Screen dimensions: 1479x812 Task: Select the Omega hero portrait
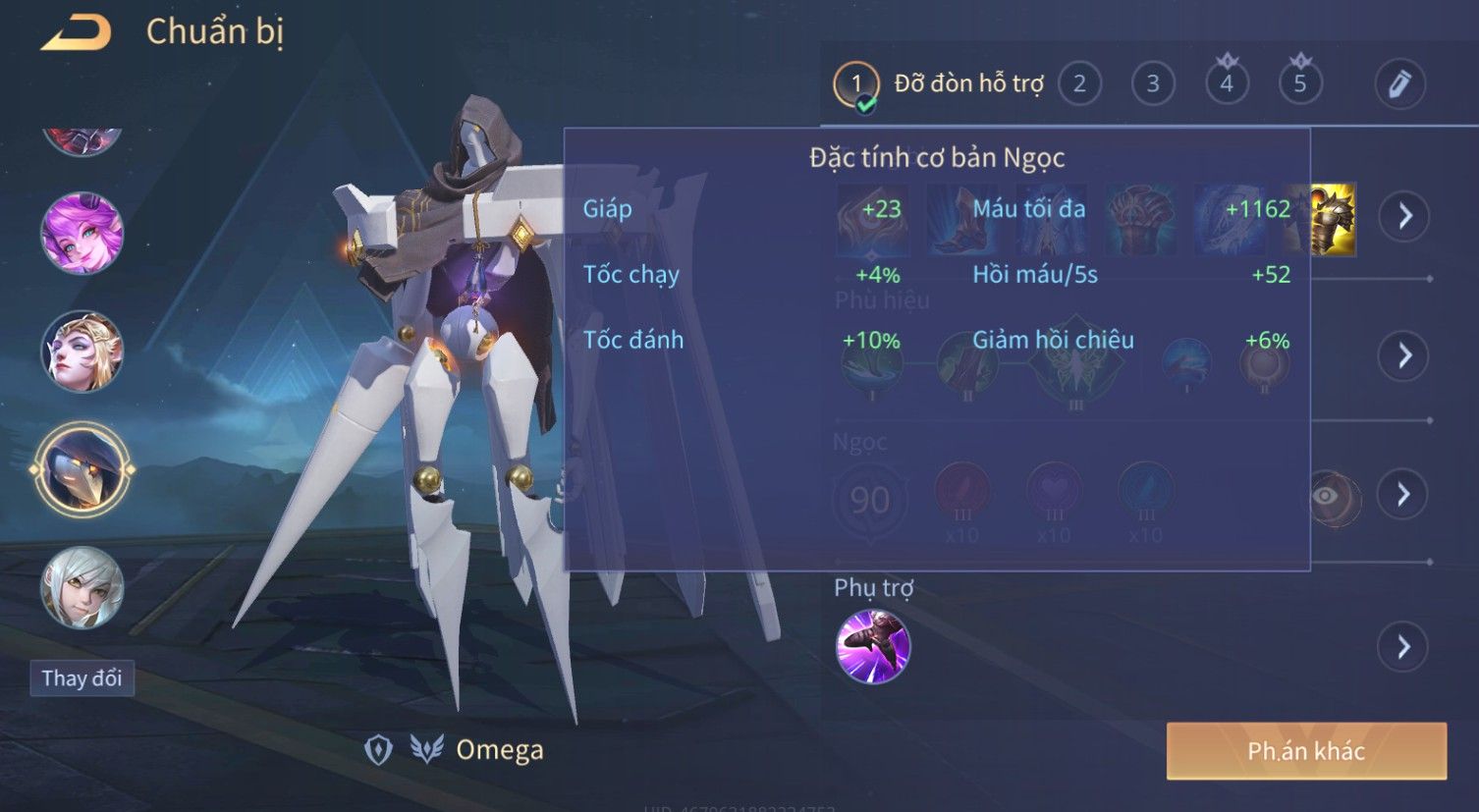pyautogui.click(x=82, y=469)
